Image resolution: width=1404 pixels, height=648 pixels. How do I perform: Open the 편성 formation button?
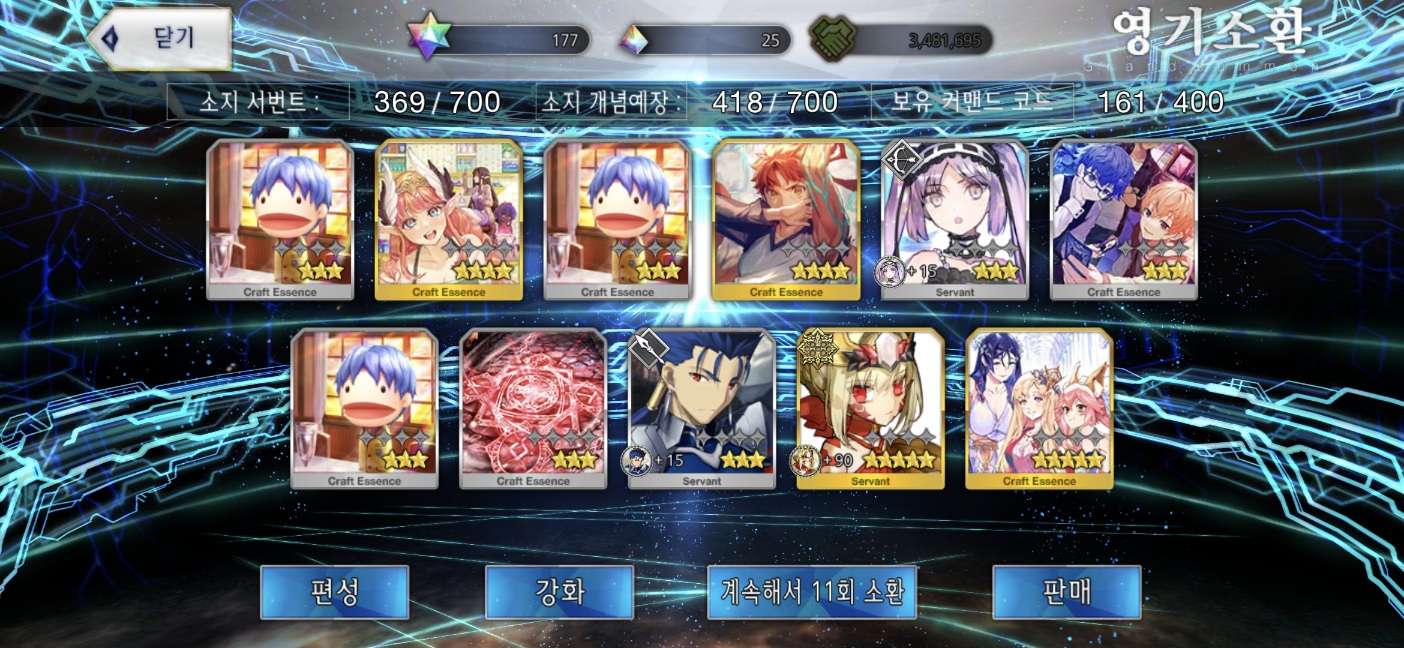[x=334, y=592]
